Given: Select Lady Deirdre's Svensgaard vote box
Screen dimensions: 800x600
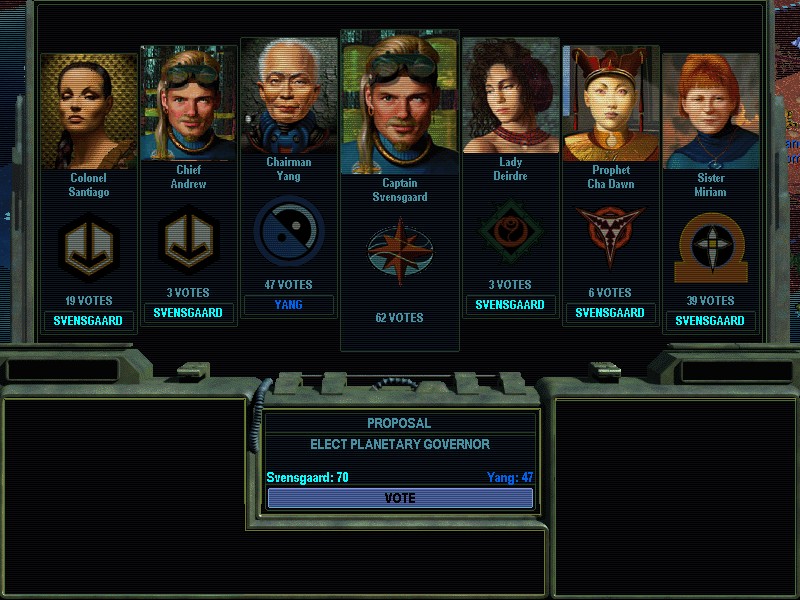Looking at the screenshot, I should [x=510, y=305].
